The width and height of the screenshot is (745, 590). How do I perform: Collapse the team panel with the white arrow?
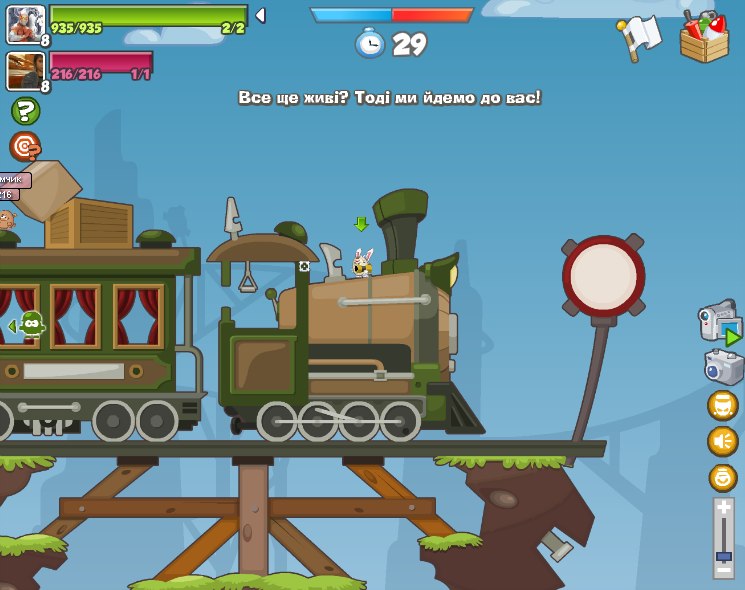click(260, 16)
